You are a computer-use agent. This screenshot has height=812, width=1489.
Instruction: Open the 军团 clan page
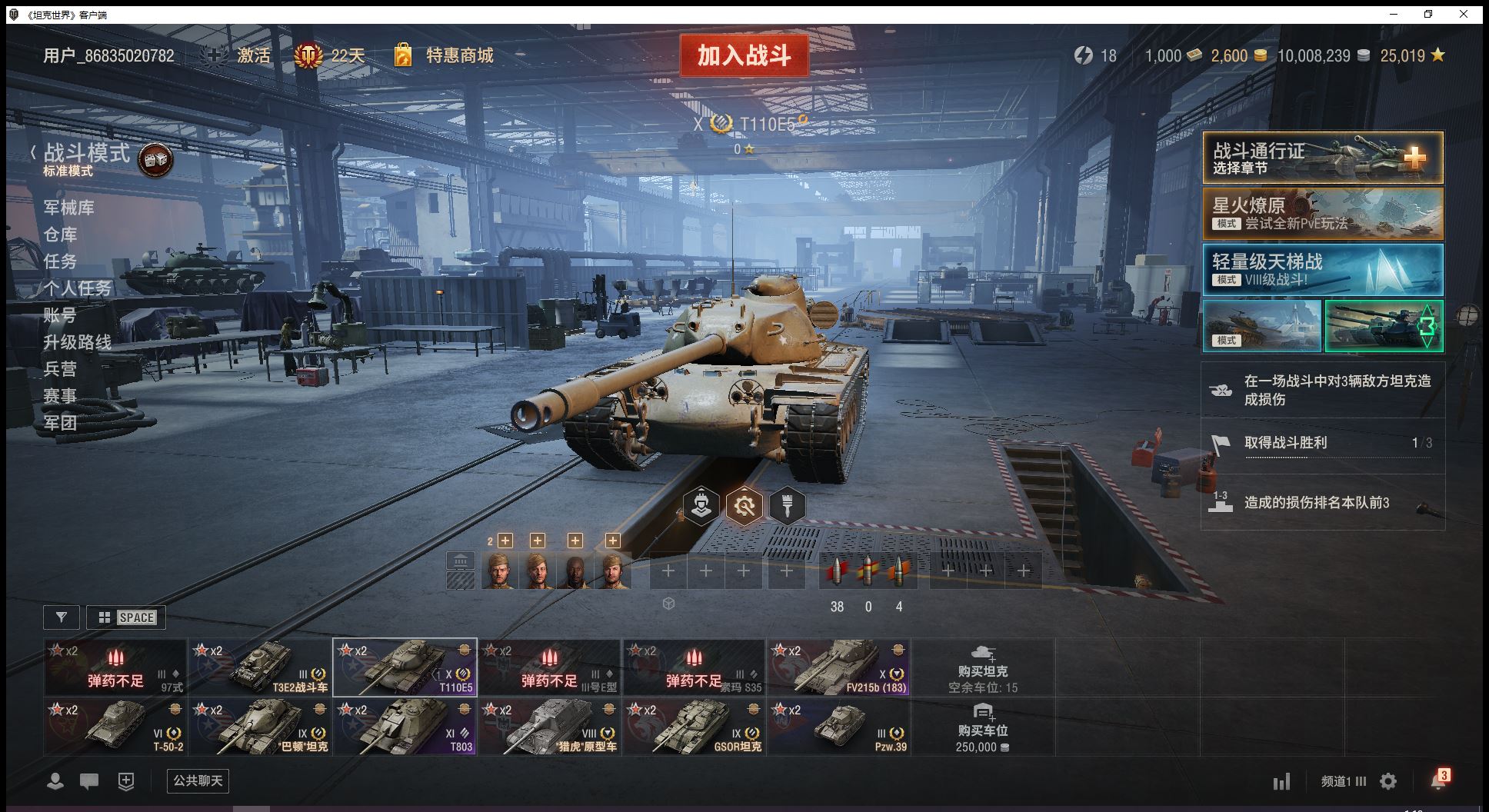point(61,422)
